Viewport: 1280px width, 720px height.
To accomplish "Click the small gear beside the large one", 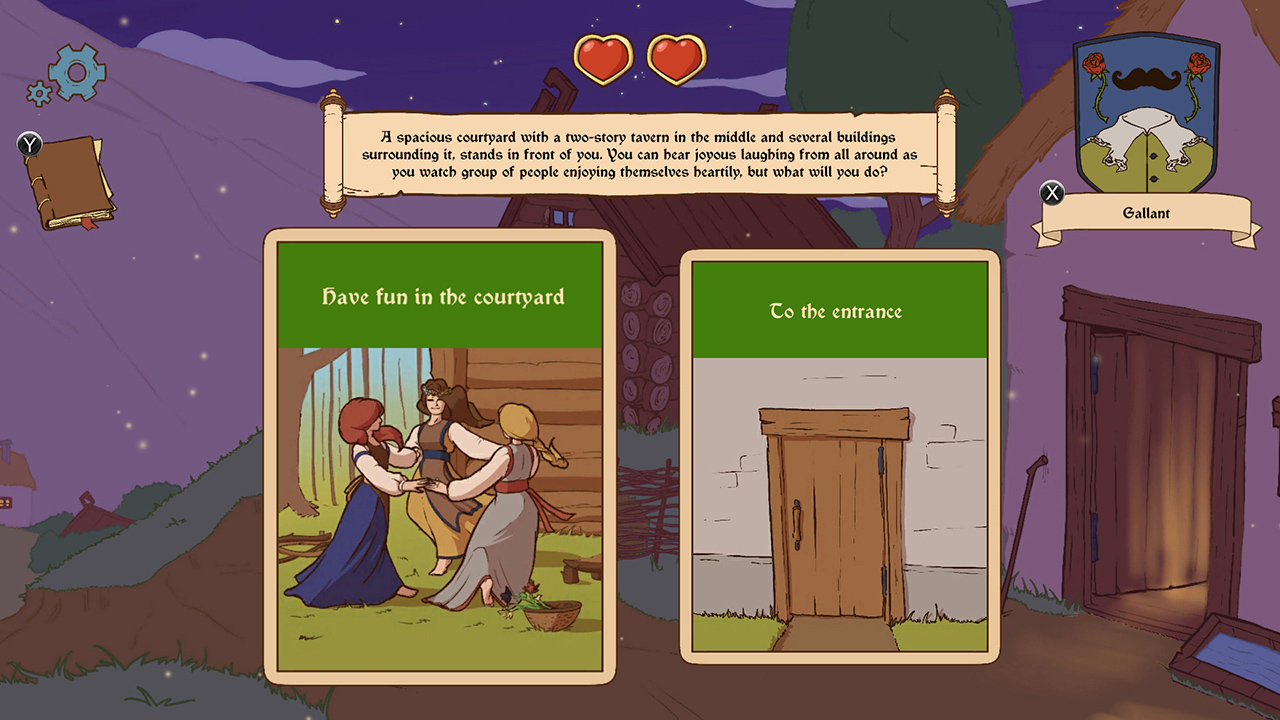I will coord(37,92).
